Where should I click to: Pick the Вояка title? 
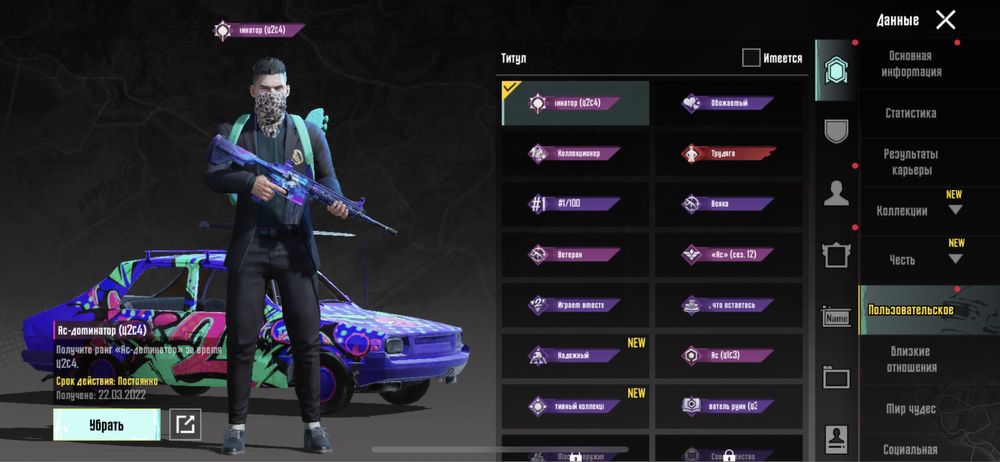[728, 205]
